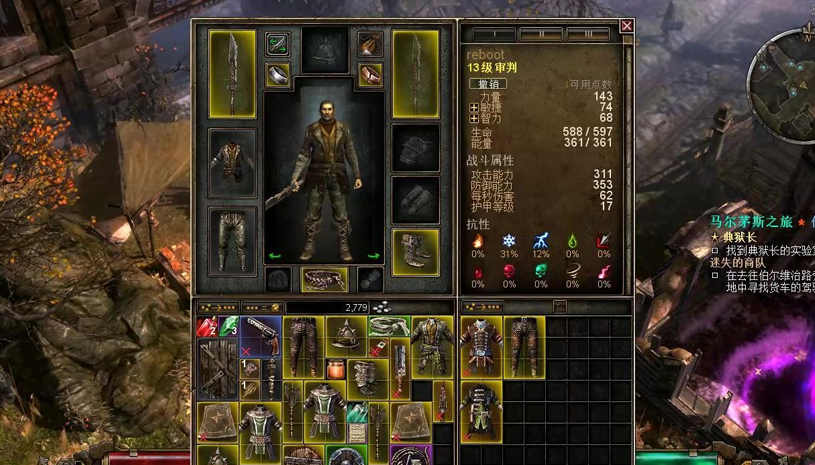
Task: Close the character window with the X
Action: [626, 26]
